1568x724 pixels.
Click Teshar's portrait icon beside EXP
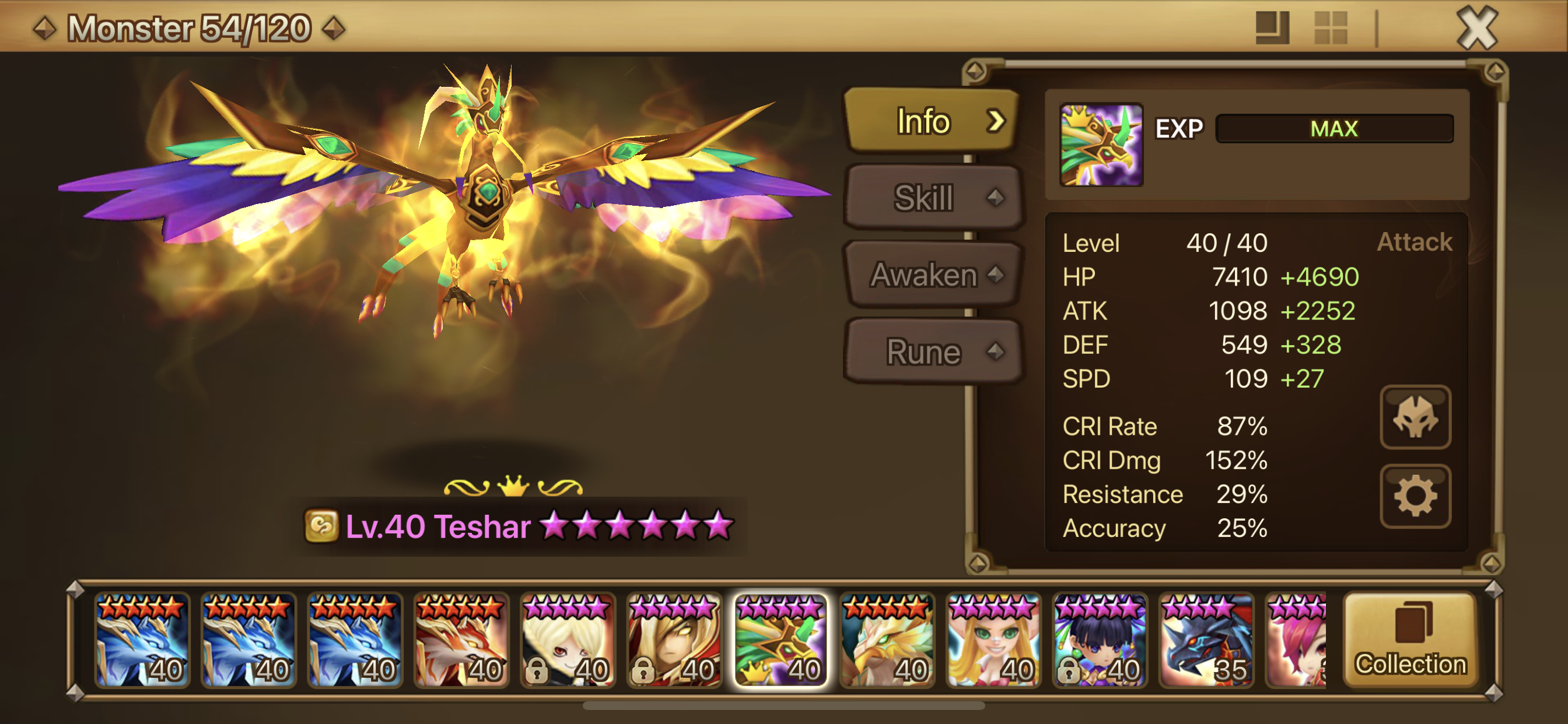(1101, 145)
